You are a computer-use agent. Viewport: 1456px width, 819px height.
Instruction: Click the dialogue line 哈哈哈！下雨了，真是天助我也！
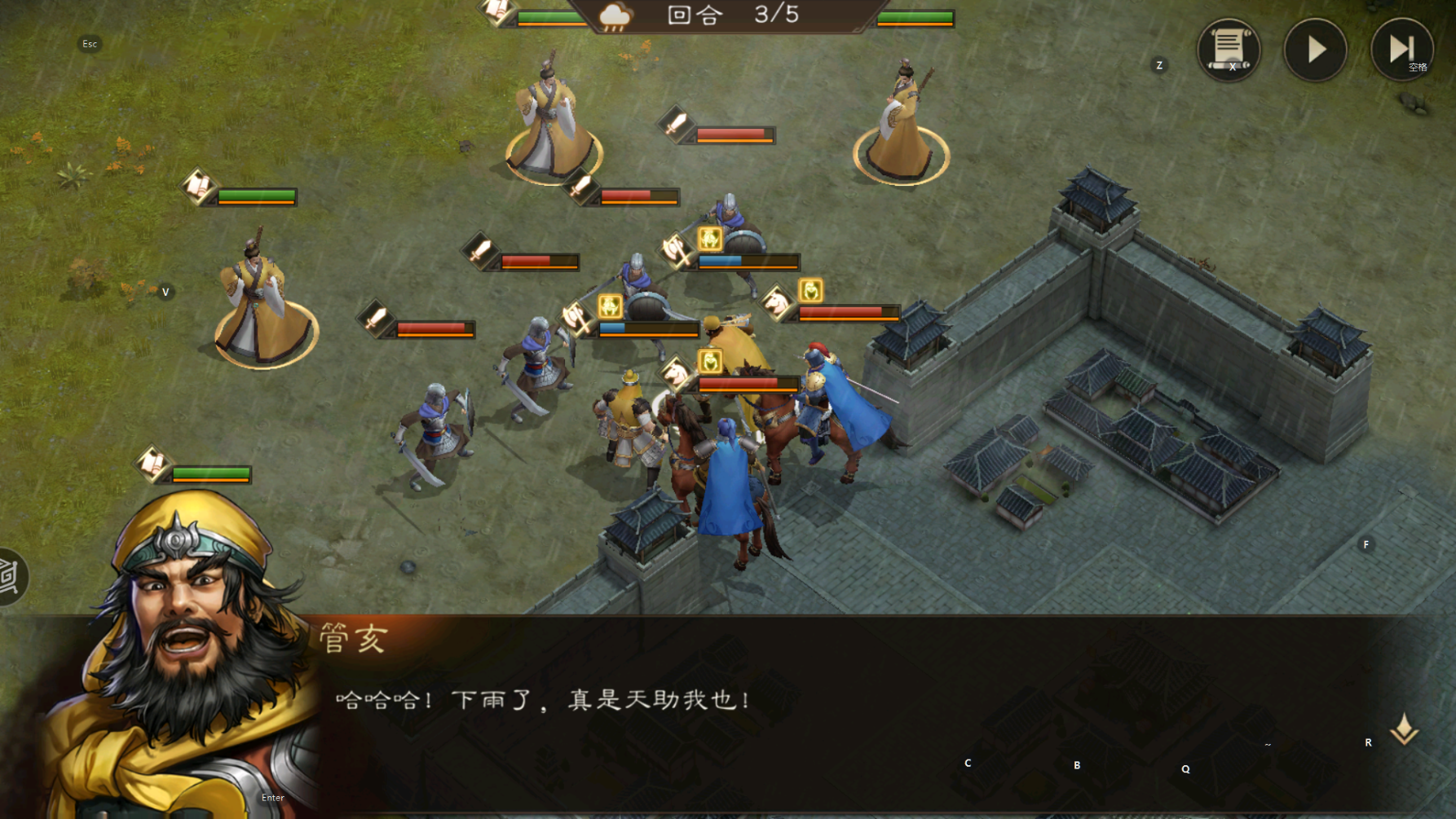(542, 698)
